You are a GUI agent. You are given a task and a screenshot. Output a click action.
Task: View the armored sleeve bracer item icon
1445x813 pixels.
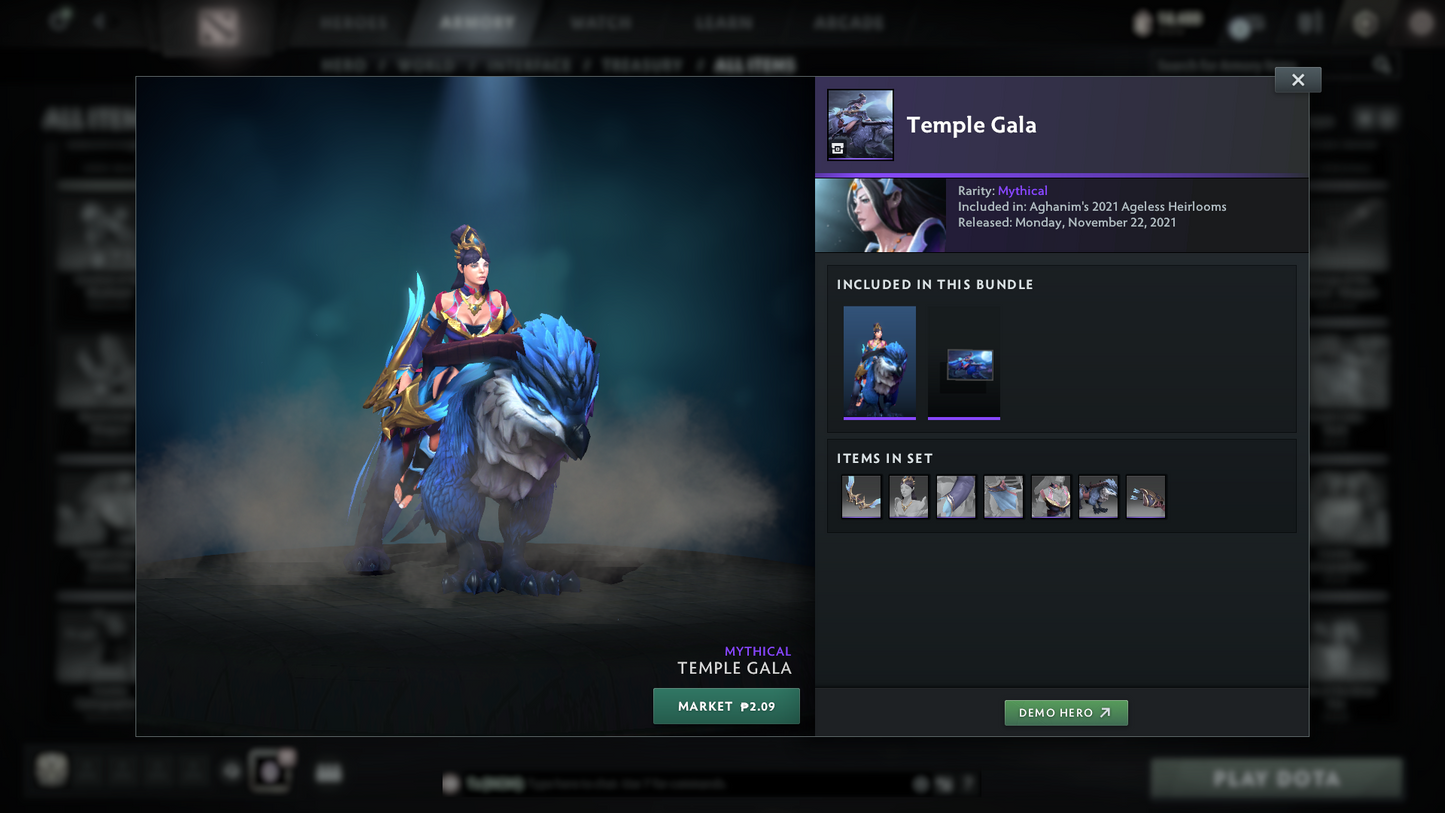tap(956, 497)
